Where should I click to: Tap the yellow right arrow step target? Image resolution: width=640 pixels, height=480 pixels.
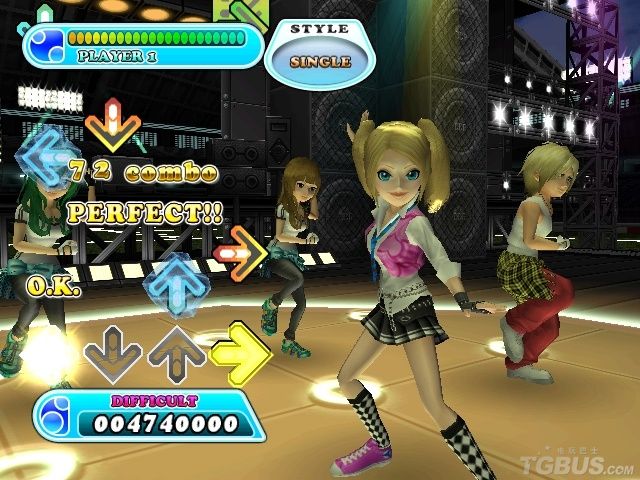(241, 353)
